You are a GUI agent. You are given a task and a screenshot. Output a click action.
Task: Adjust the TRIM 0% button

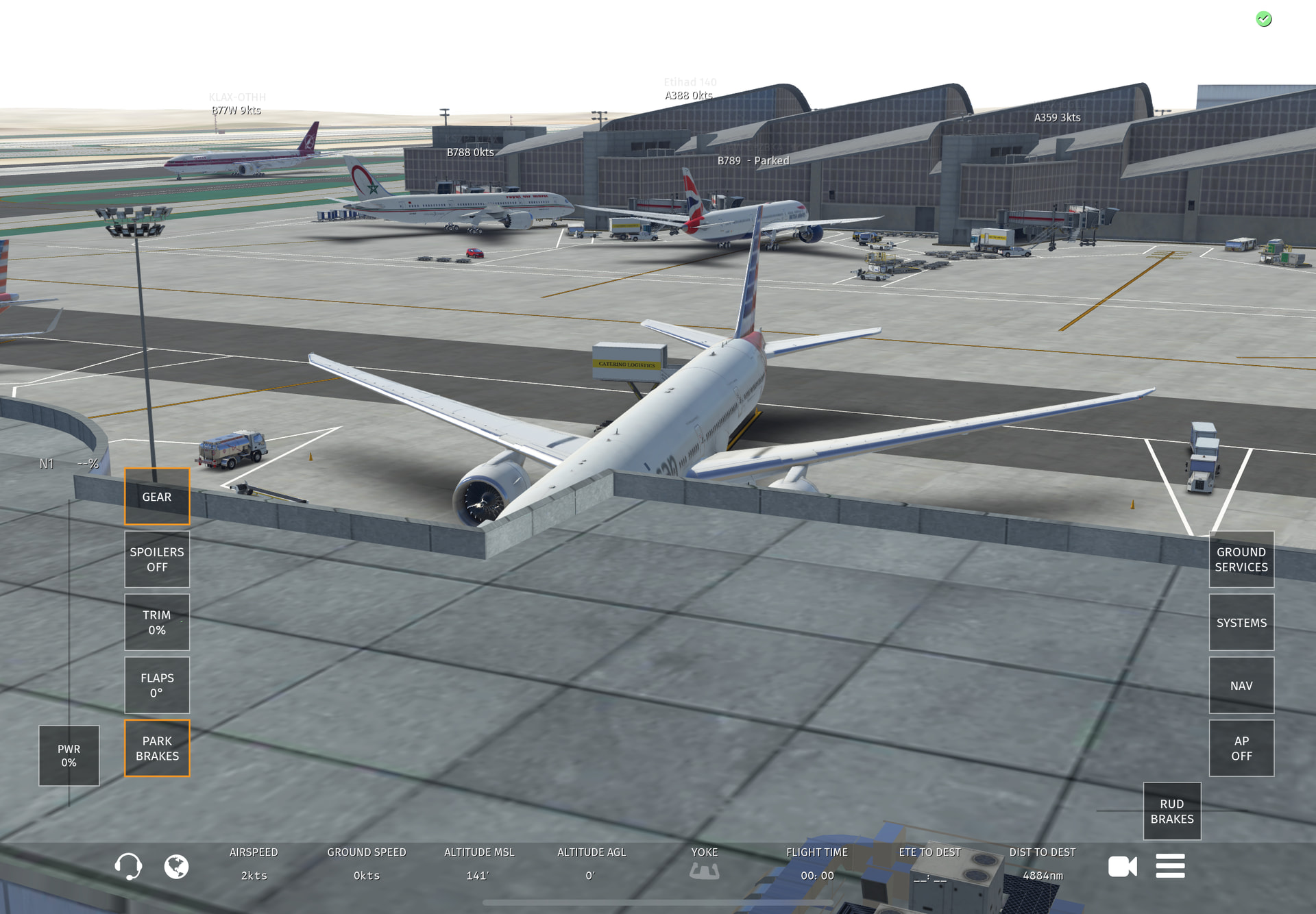(157, 622)
